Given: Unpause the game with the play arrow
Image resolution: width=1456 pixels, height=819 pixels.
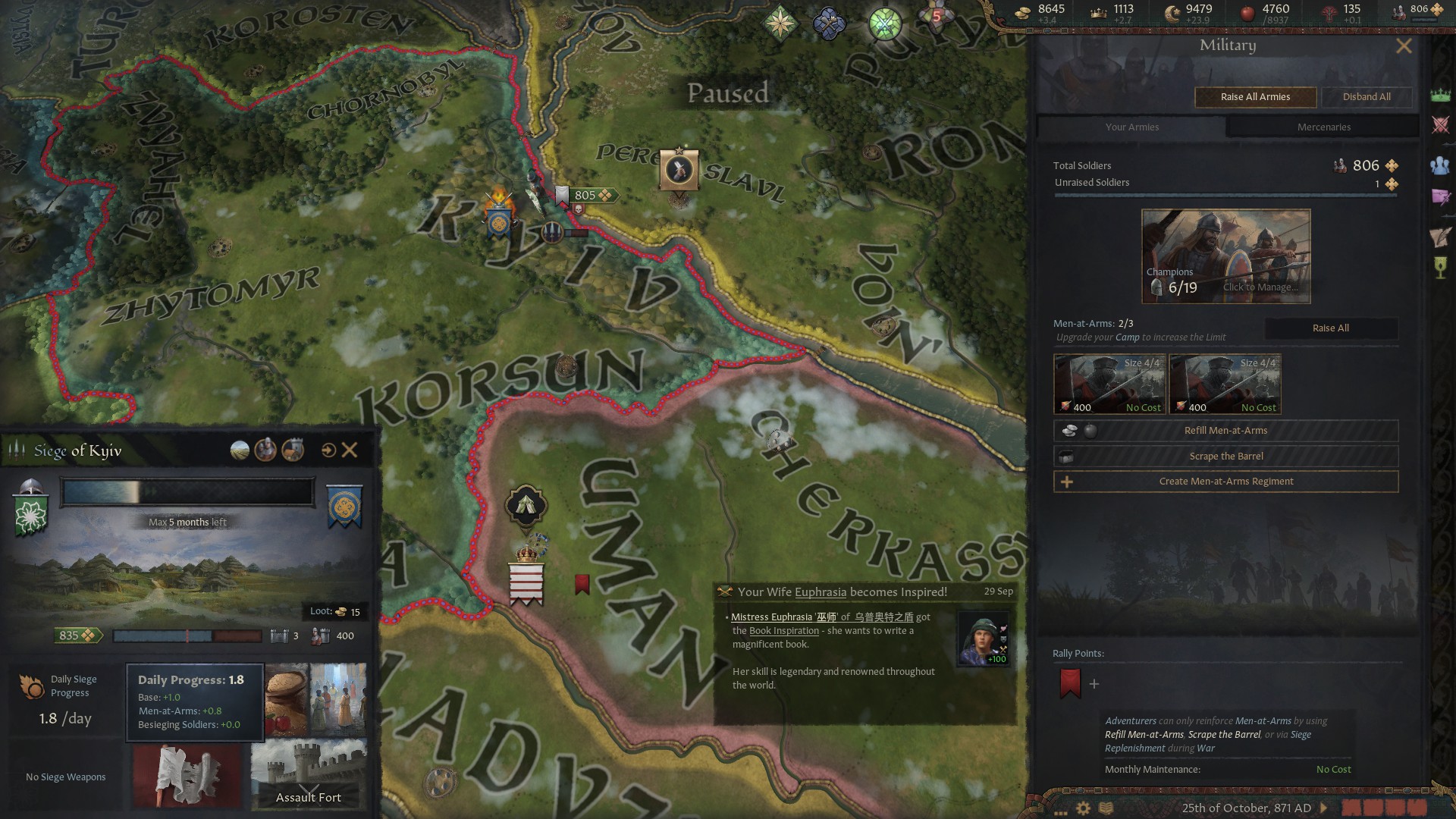Looking at the screenshot, I should 1324,808.
